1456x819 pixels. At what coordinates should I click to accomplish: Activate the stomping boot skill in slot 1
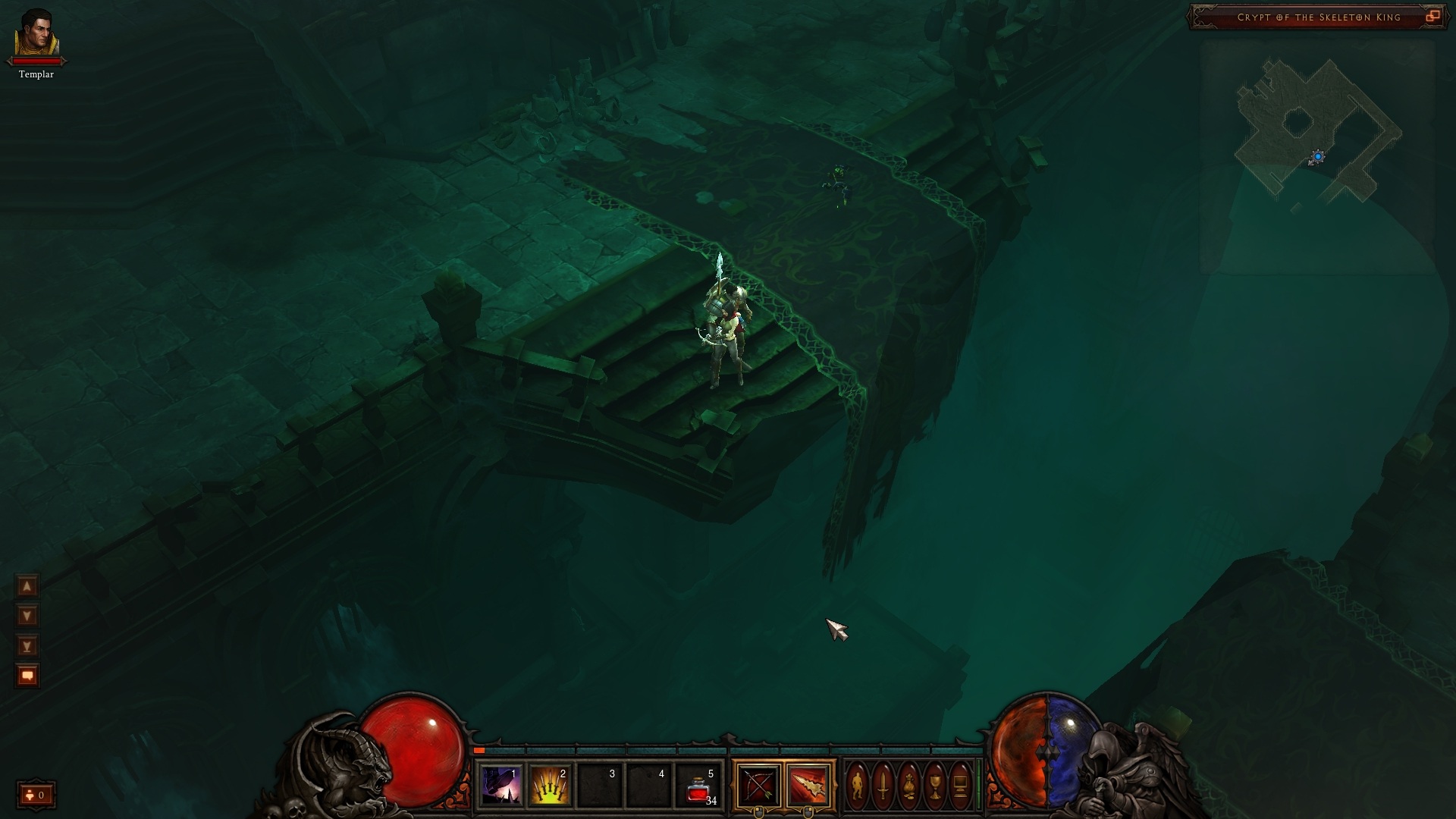click(x=500, y=786)
